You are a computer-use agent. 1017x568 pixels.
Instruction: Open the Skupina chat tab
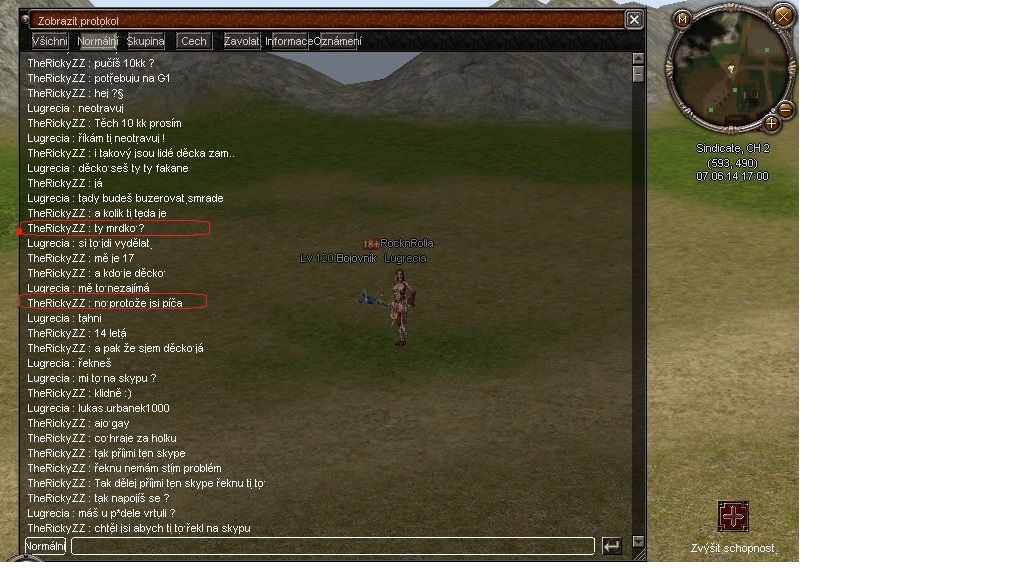[145, 41]
